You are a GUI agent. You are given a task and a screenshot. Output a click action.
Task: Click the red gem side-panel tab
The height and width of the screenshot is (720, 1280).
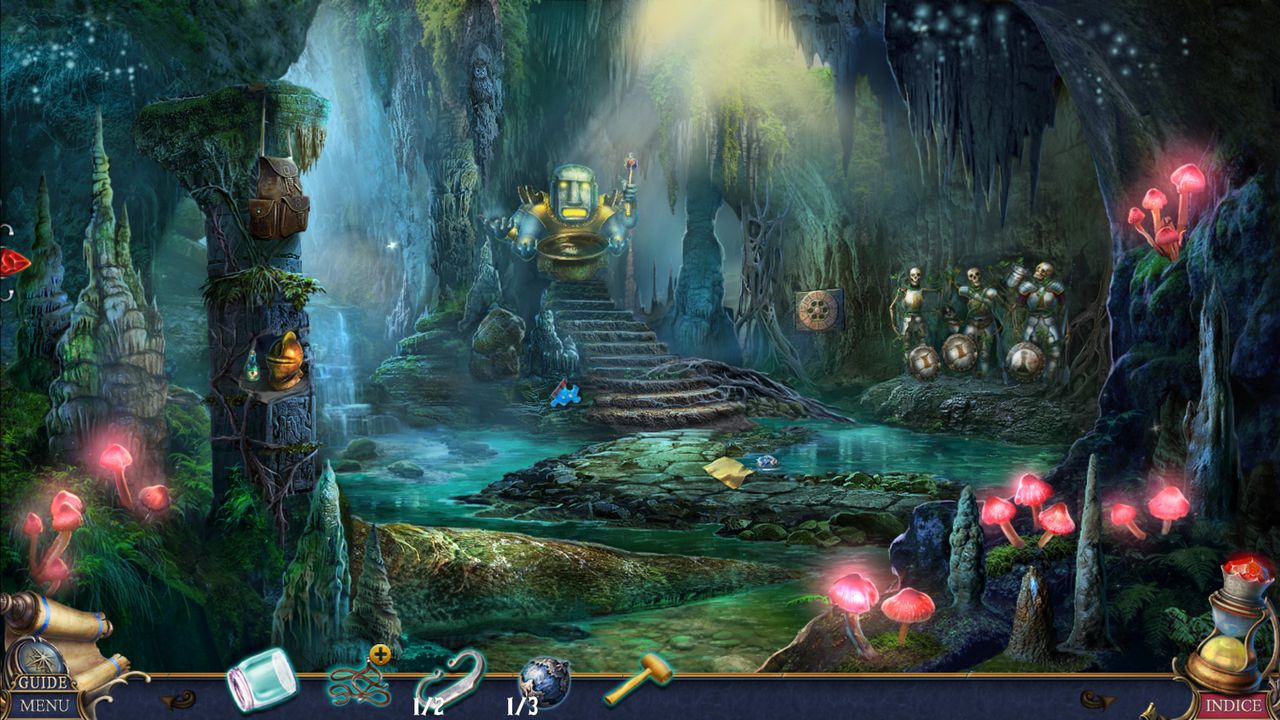(12, 263)
